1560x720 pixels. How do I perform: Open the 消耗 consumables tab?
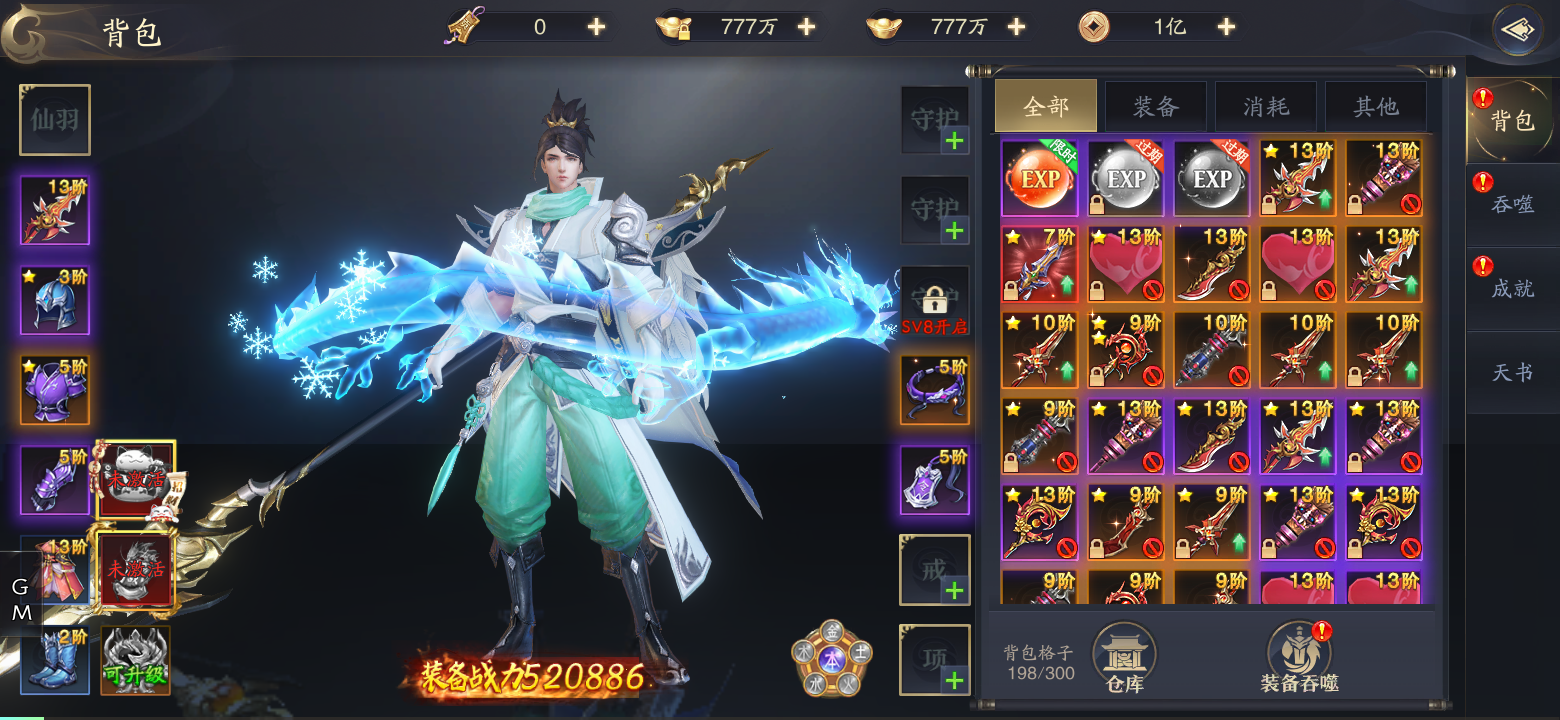1266,105
